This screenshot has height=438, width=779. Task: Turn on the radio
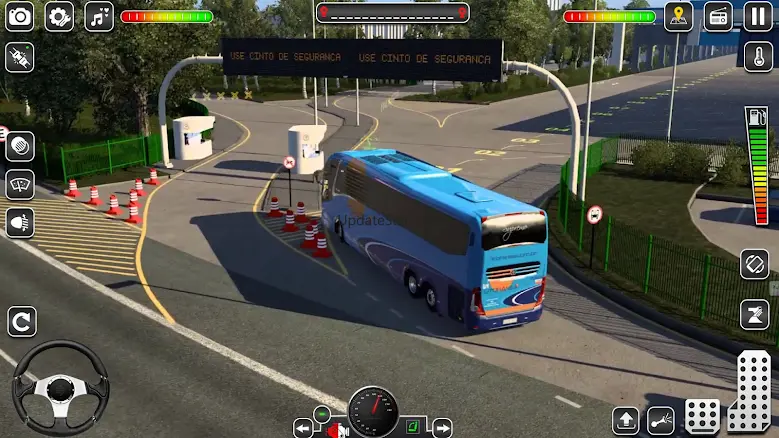point(718,16)
